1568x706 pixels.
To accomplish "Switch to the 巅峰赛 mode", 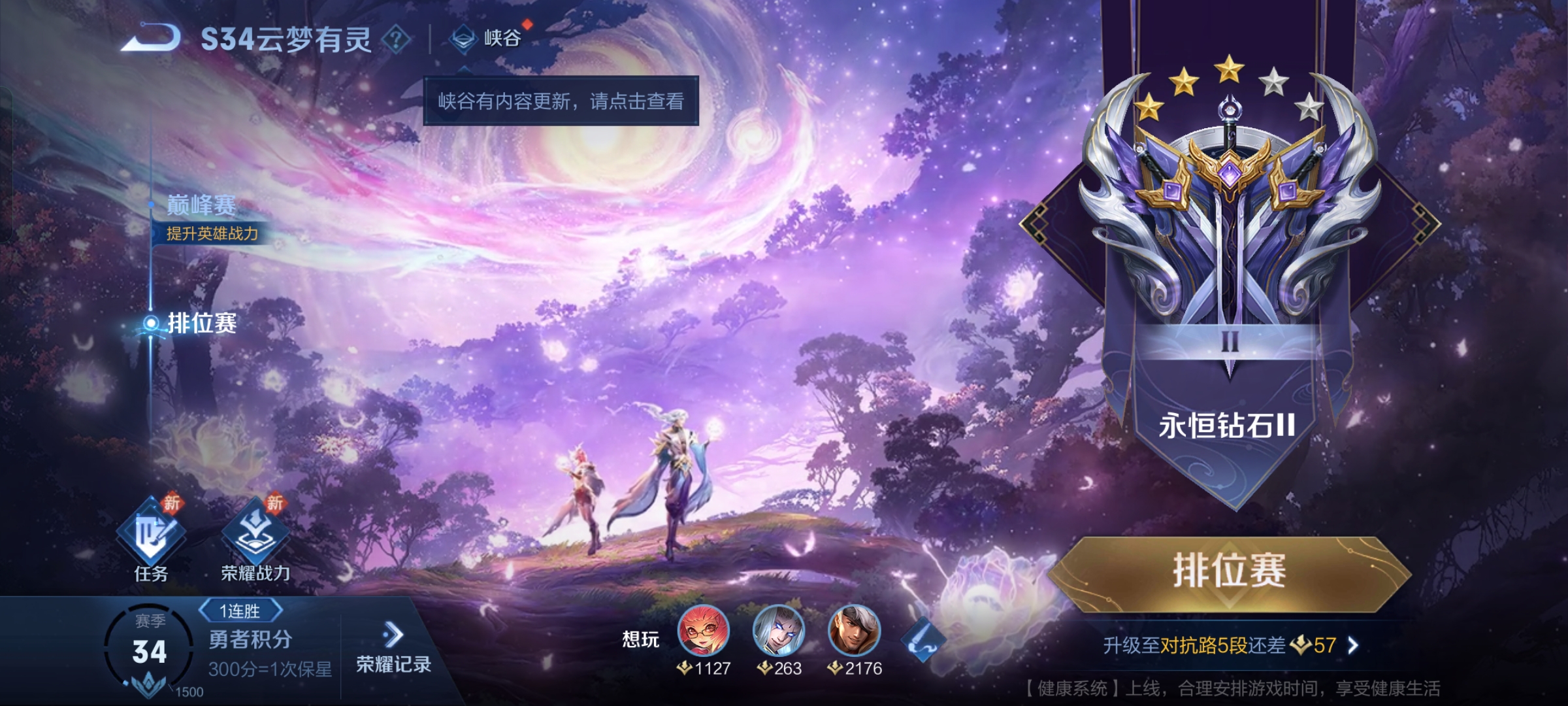I will click(x=201, y=206).
